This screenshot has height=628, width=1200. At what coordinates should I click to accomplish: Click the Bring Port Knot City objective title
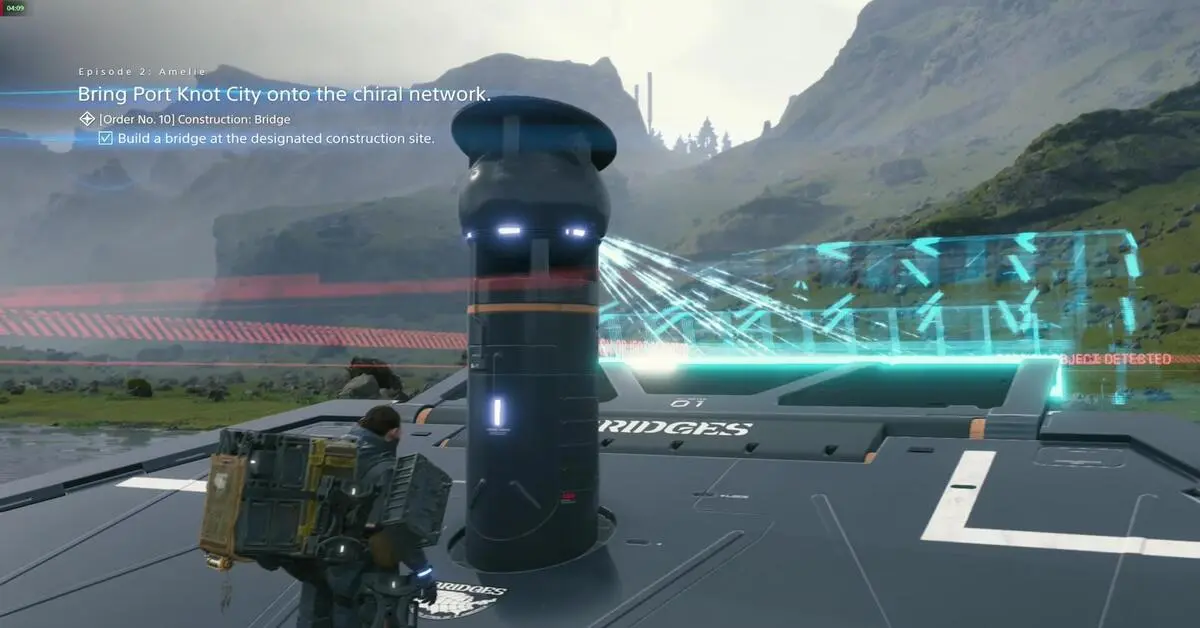284,95
